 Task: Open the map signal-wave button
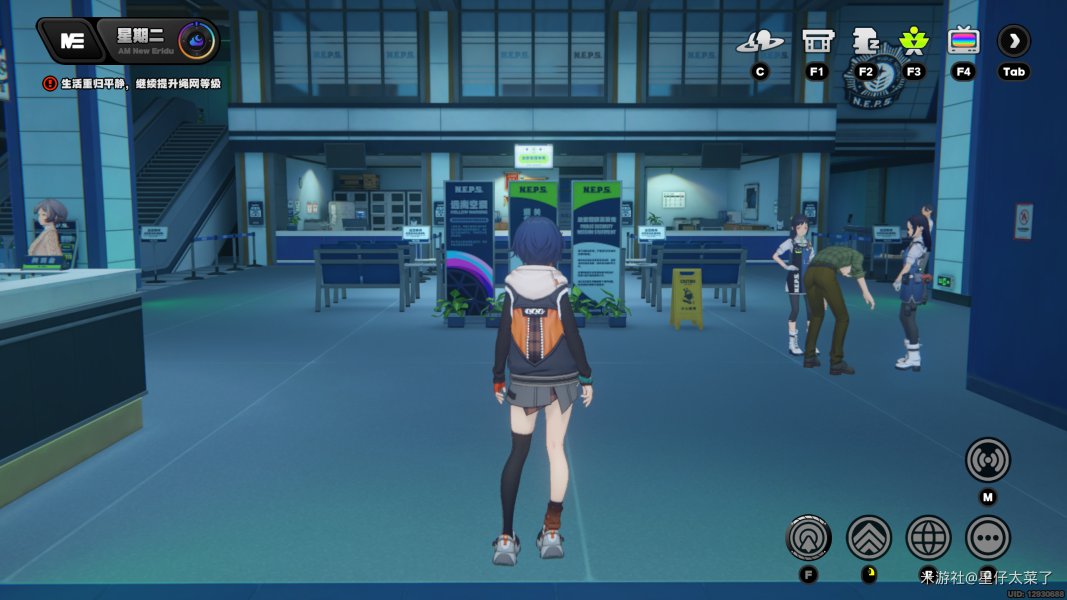click(987, 460)
